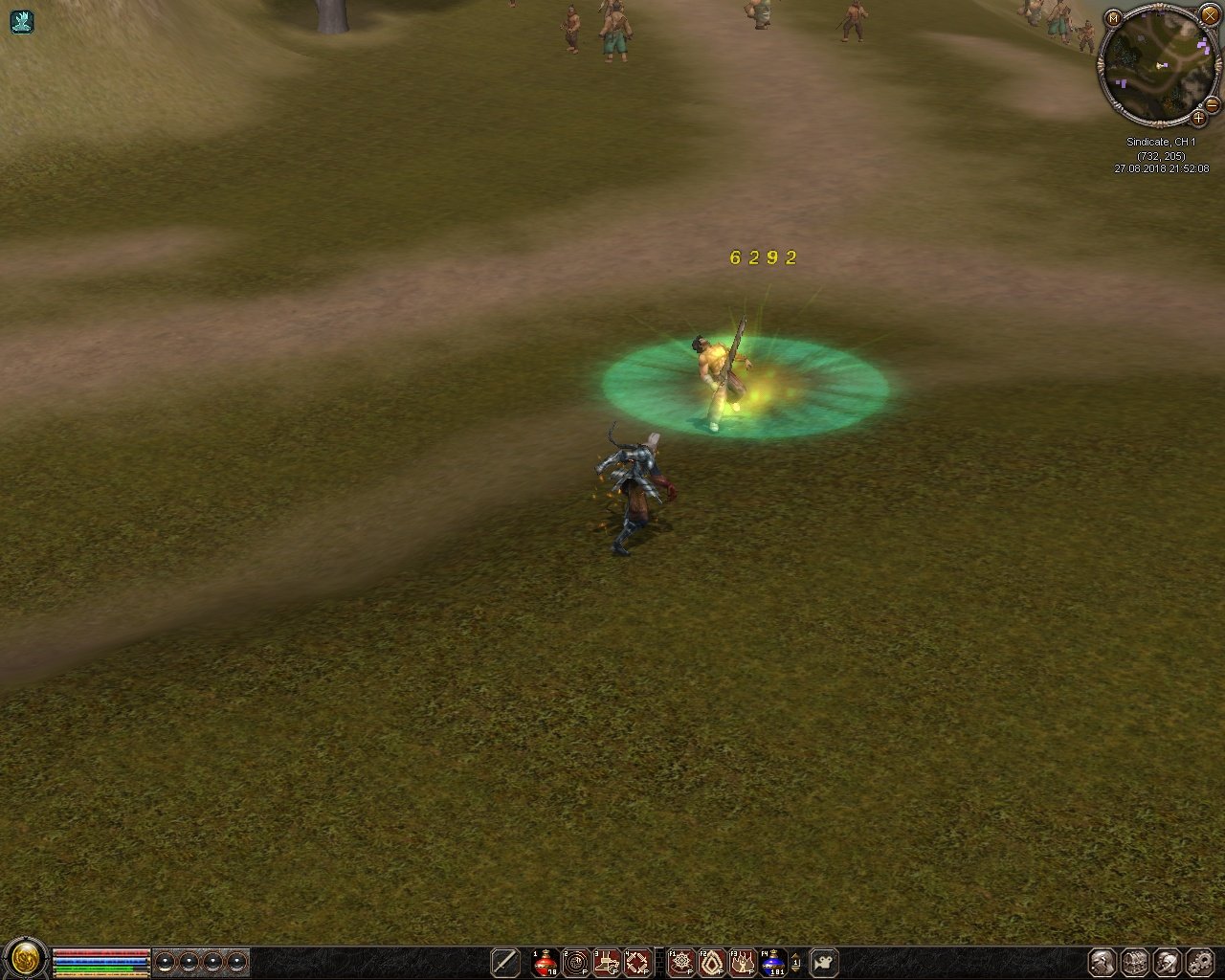Open the full map with the M button
The width and height of the screenshot is (1225, 980).
coord(1113,18)
